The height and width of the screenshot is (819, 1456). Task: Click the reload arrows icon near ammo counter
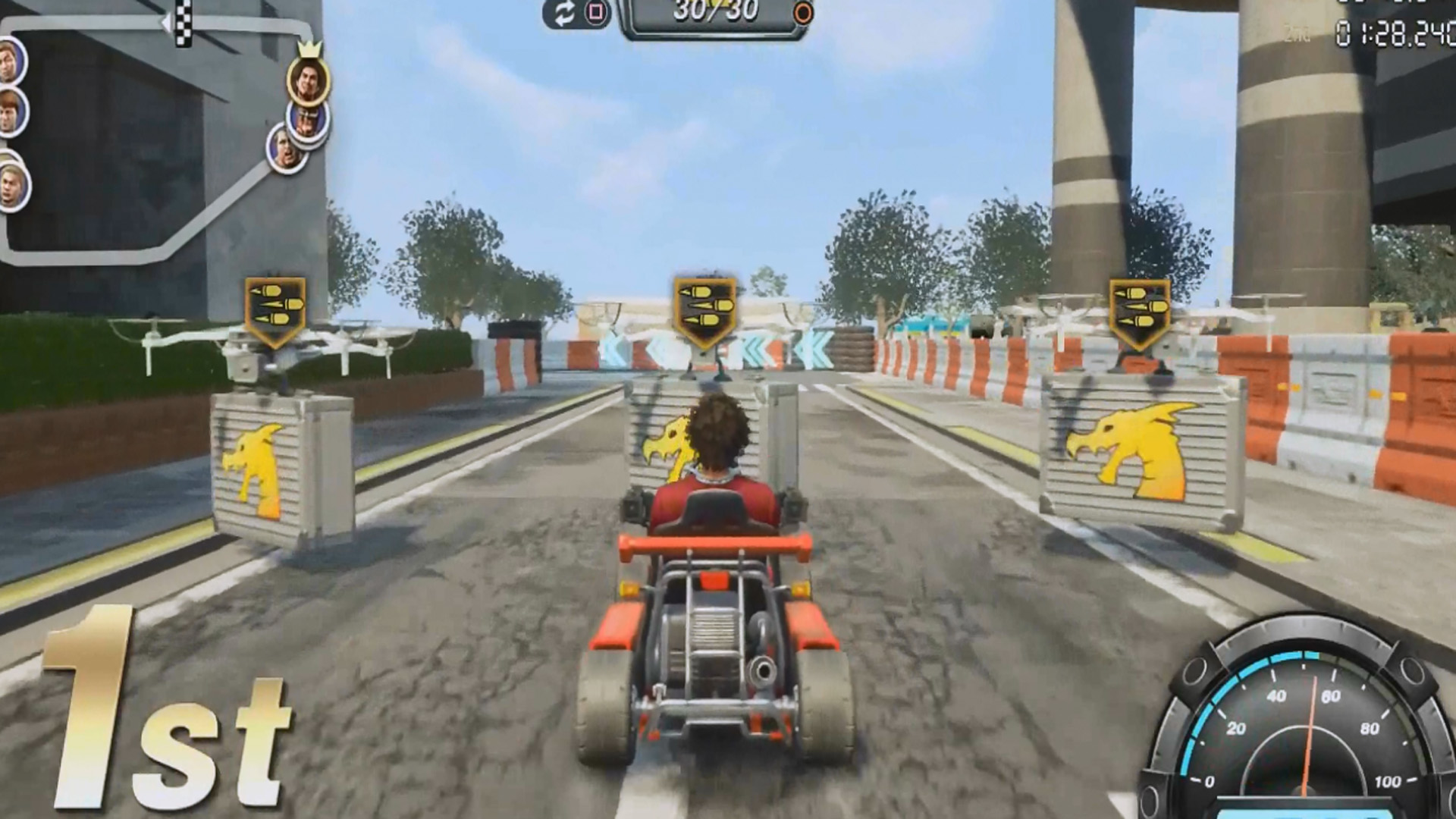point(565,13)
